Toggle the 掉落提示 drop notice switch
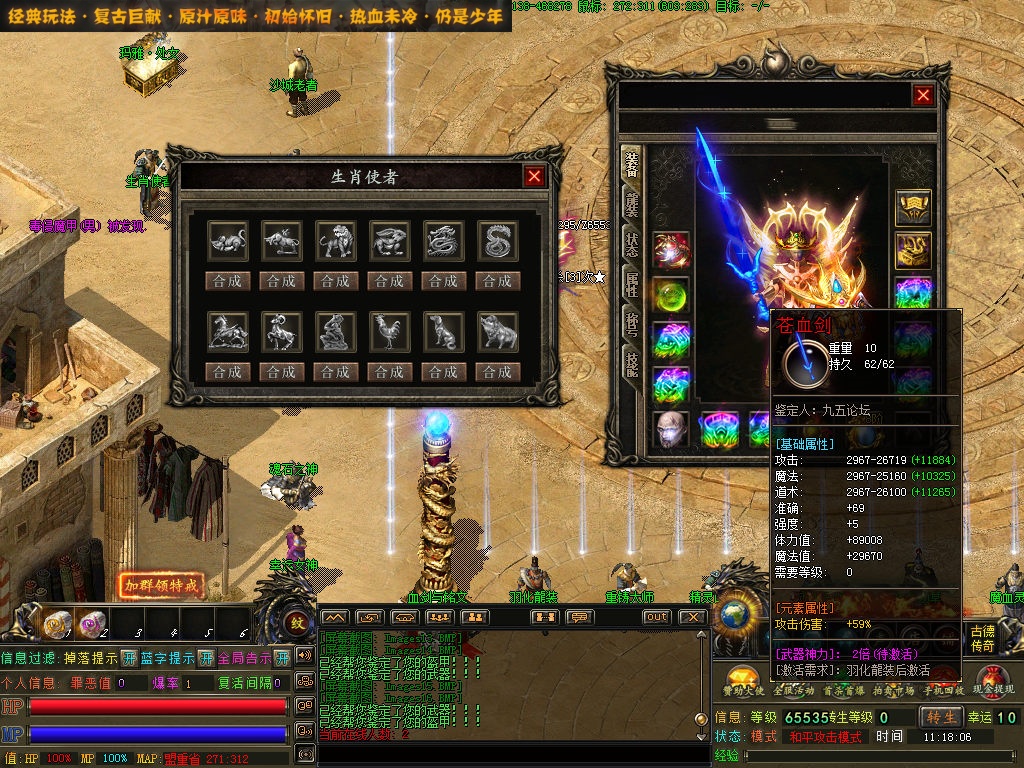 coord(129,658)
